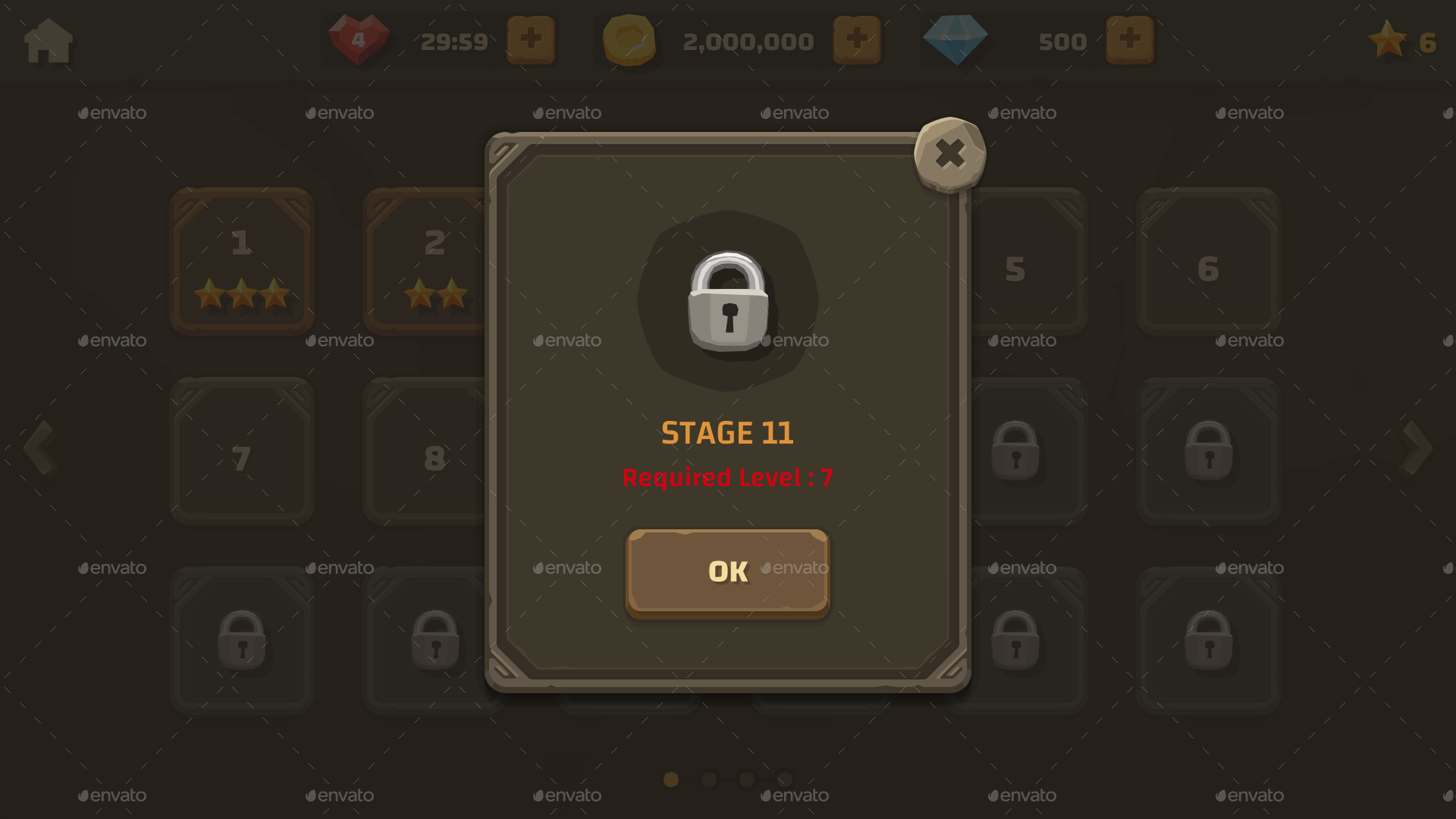Click the heart lives icon
This screenshot has height=819, width=1456.
click(x=358, y=38)
